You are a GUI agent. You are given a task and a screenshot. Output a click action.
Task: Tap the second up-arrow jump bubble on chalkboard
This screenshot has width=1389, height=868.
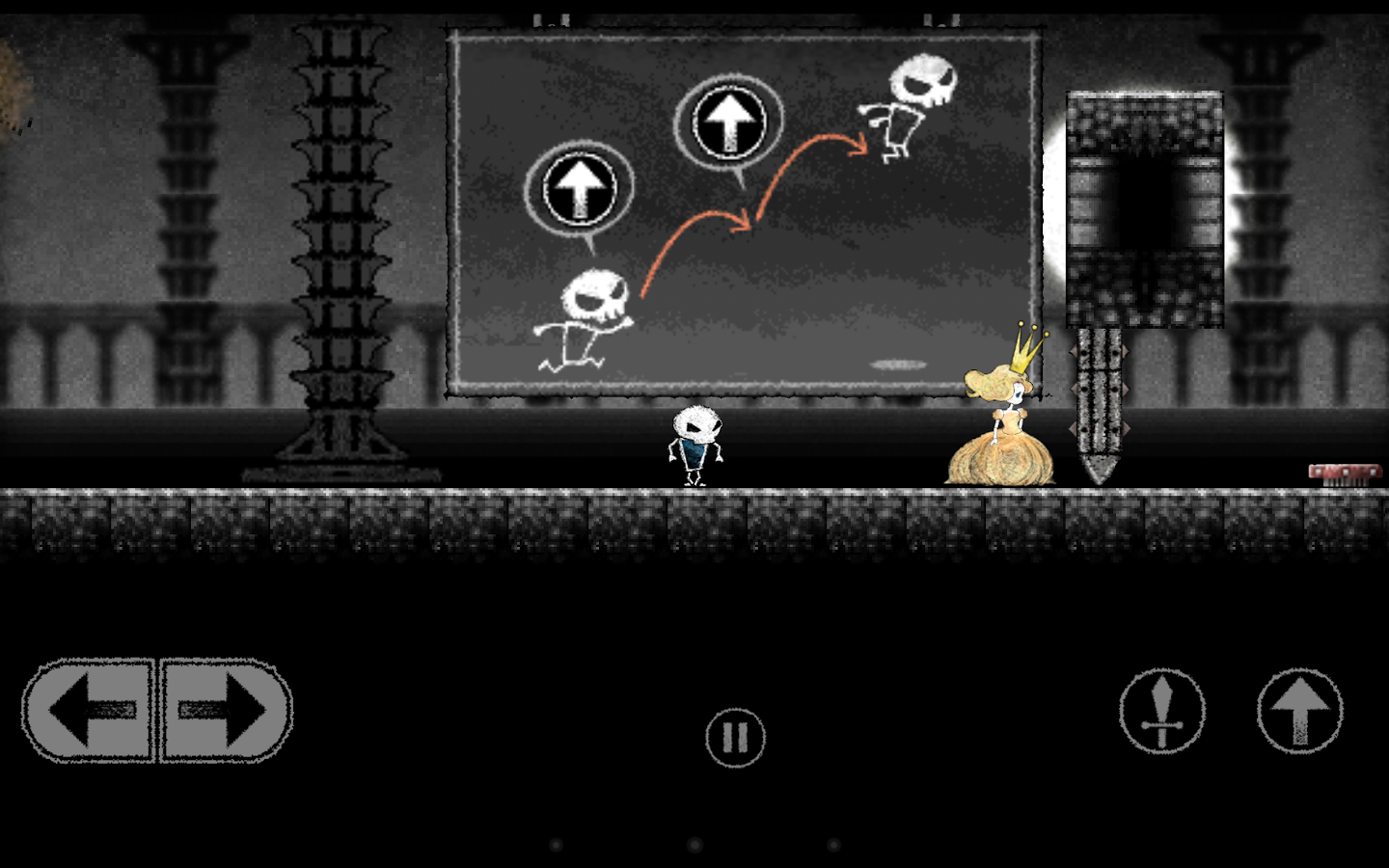(x=728, y=121)
